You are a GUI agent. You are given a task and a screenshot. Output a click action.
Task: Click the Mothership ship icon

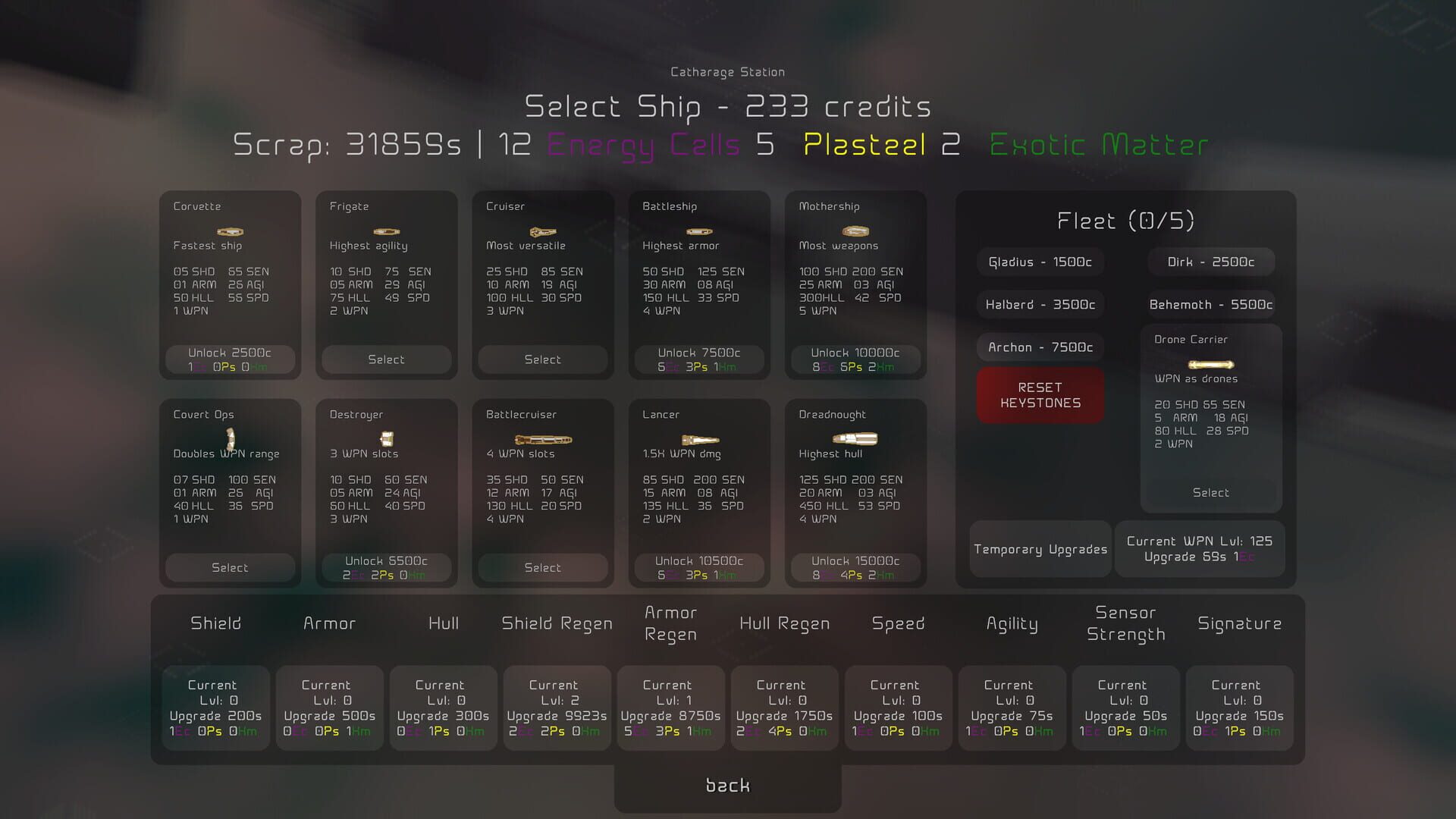pyautogui.click(x=855, y=231)
